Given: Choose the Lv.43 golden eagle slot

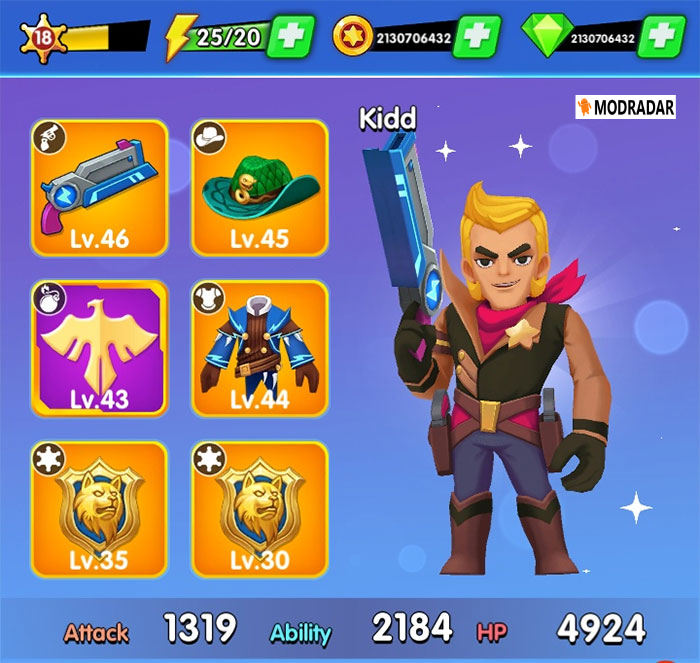Looking at the screenshot, I should [99, 347].
